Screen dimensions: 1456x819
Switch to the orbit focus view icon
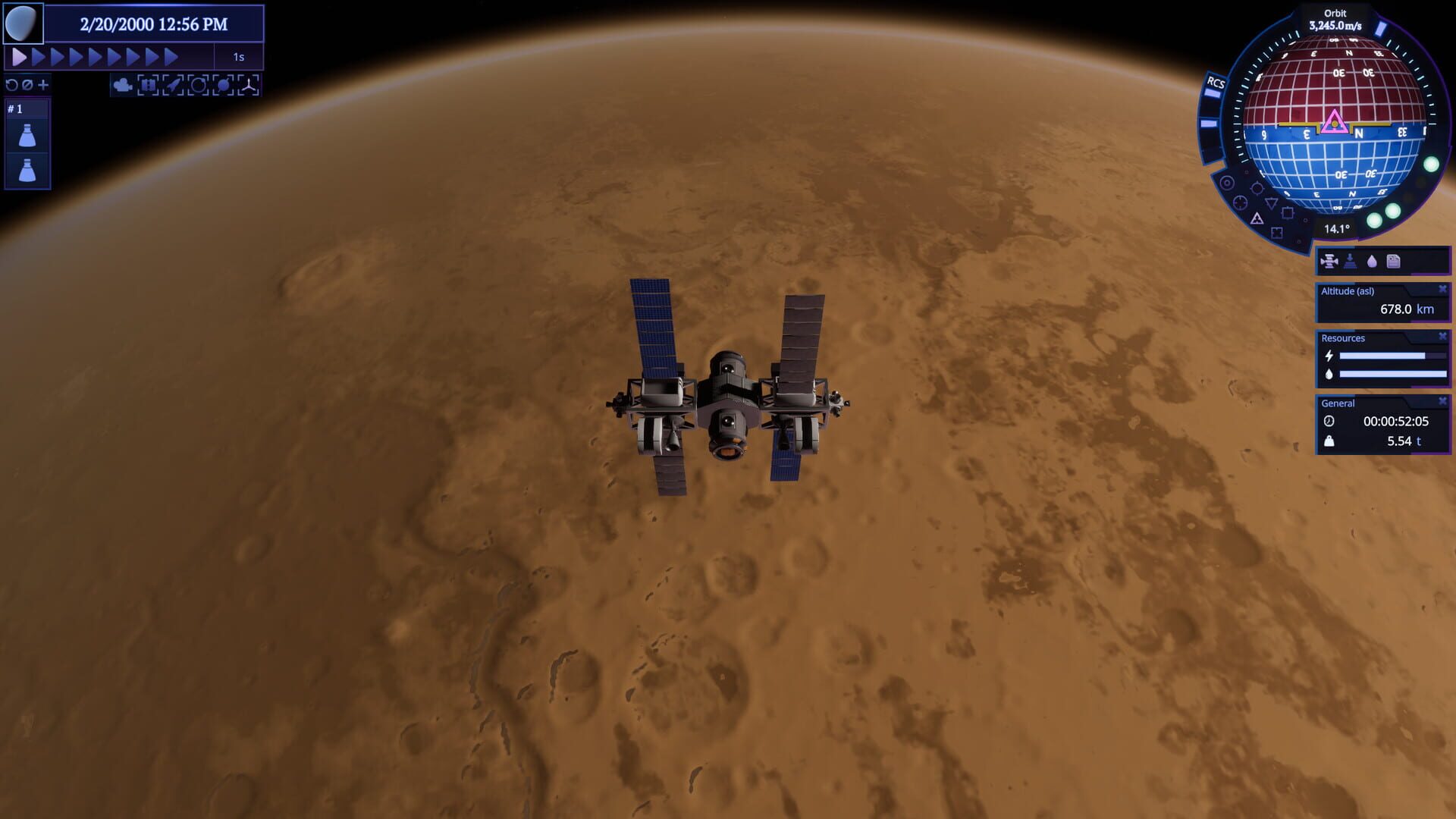pyautogui.click(x=198, y=85)
